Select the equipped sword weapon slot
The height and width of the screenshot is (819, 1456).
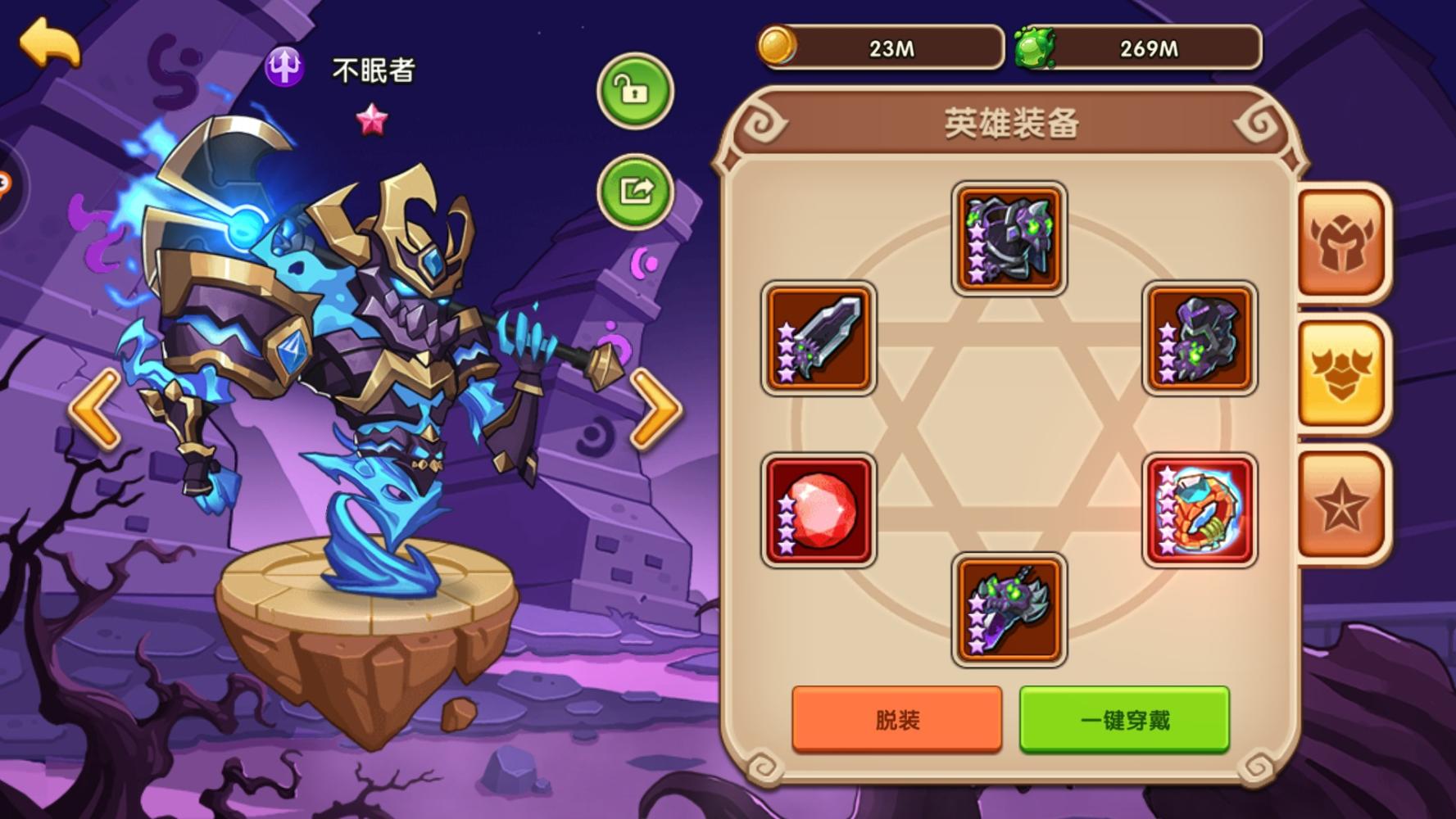click(x=819, y=337)
